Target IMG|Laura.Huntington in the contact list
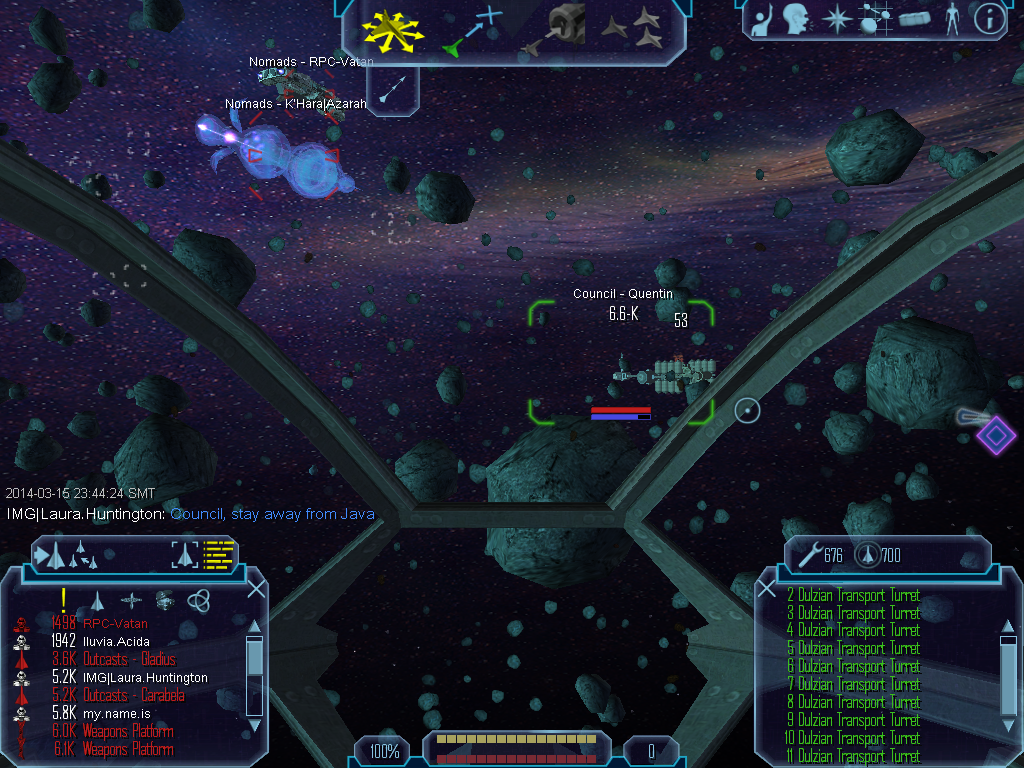This screenshot has width=1024, height=768. pos(147,677)
